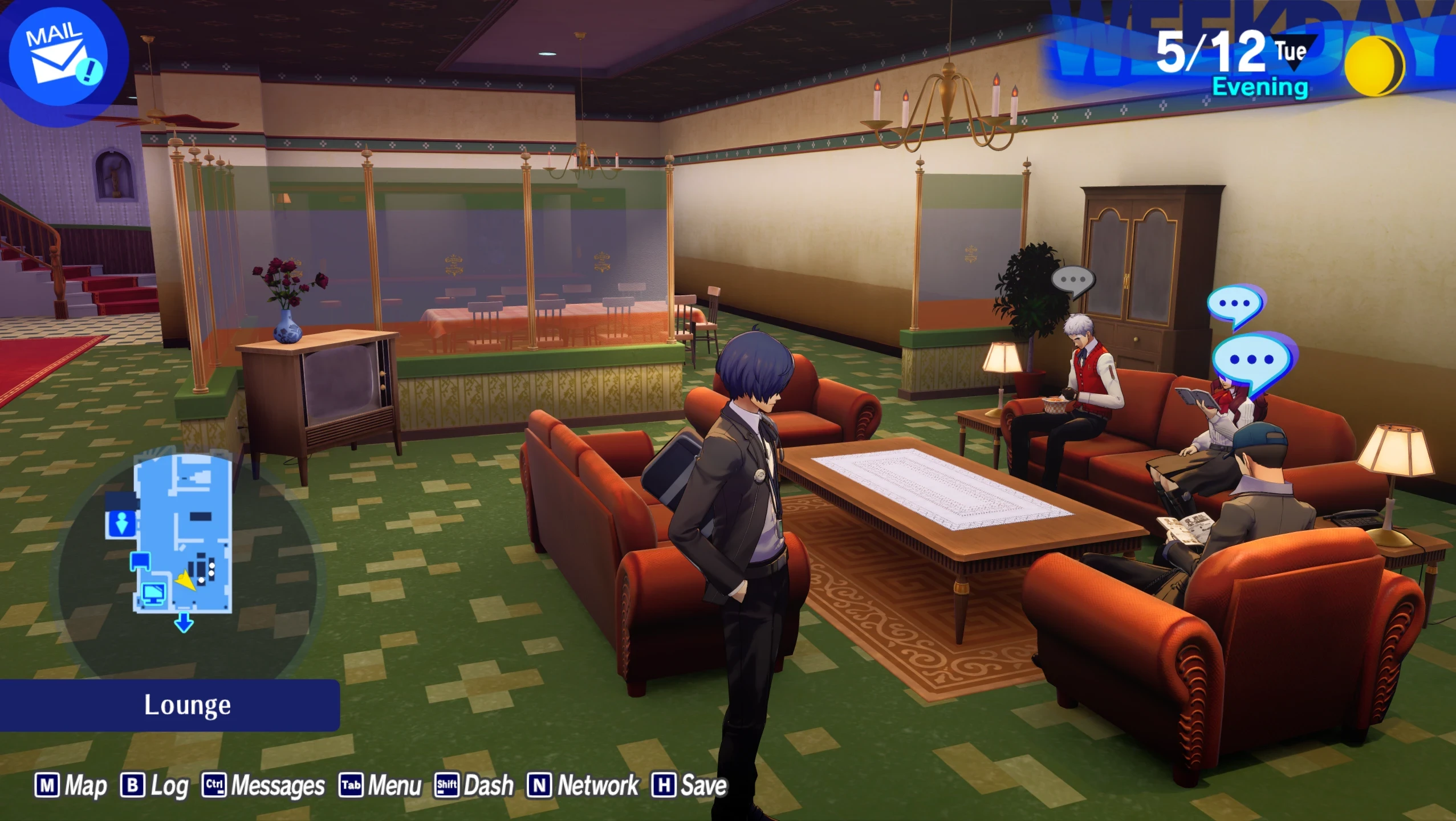Select the Shift Dash key icon

click(448, 786)
